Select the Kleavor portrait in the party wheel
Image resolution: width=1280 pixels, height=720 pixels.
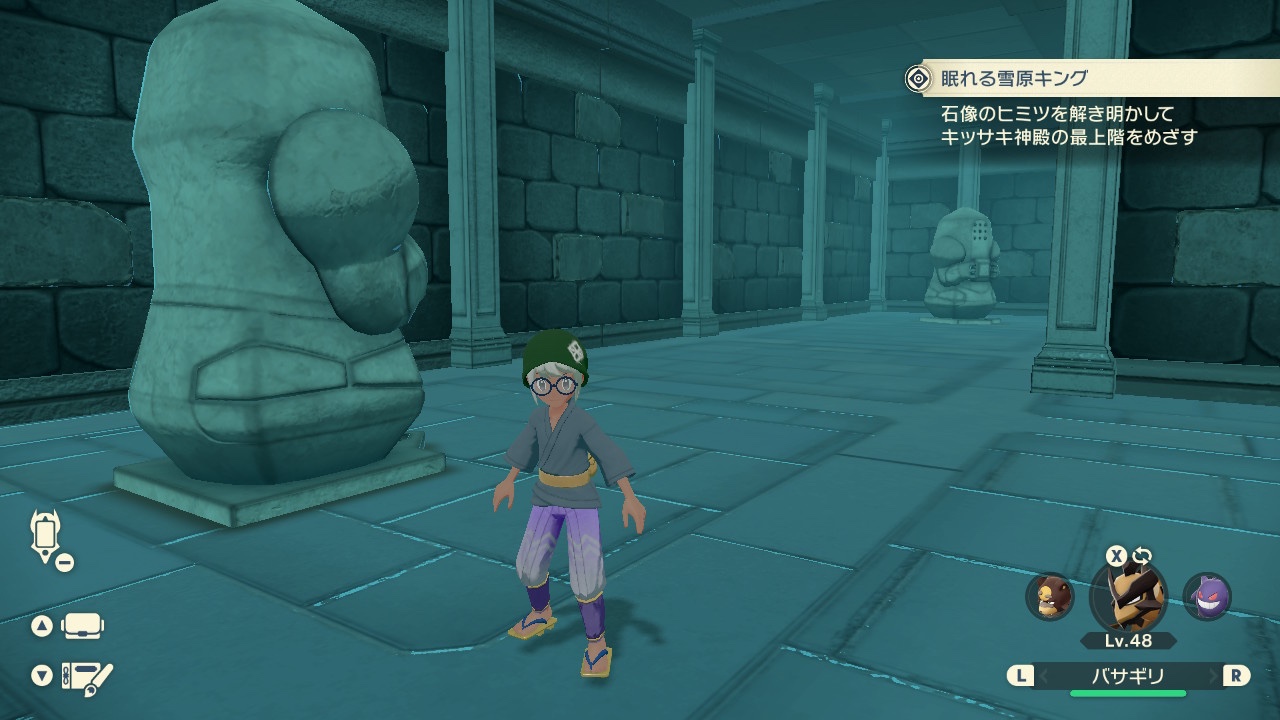tap(1128, 596)
